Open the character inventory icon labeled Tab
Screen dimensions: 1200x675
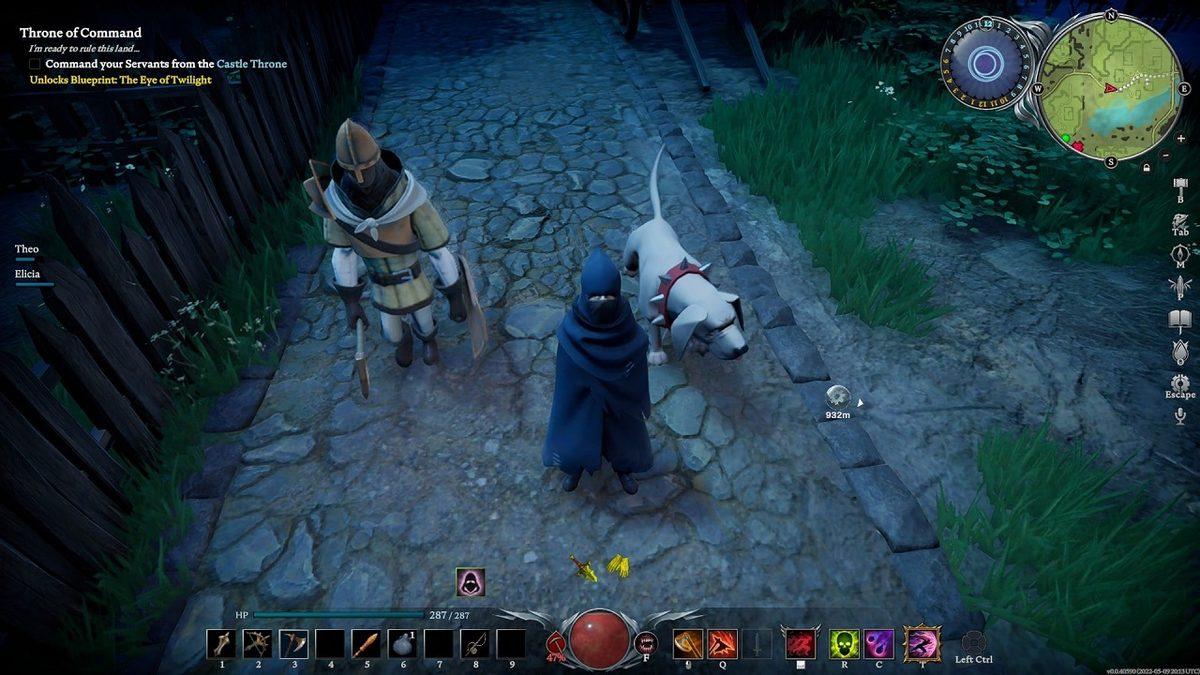tap(1180, 220)
